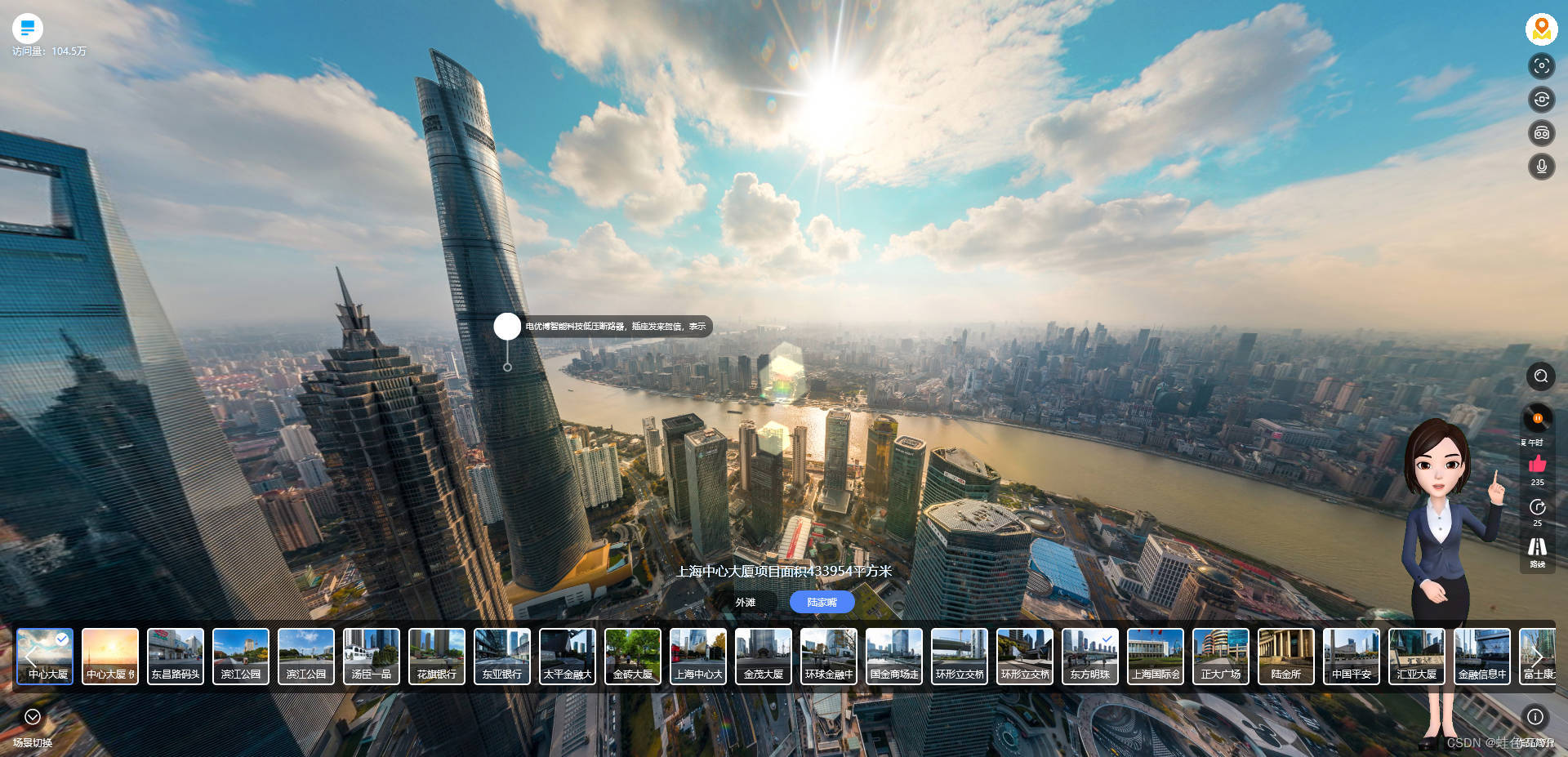Select the 金砖大厦 scene thumbnail
Screen dimensions: 1568x757
[x=633, y=656]
